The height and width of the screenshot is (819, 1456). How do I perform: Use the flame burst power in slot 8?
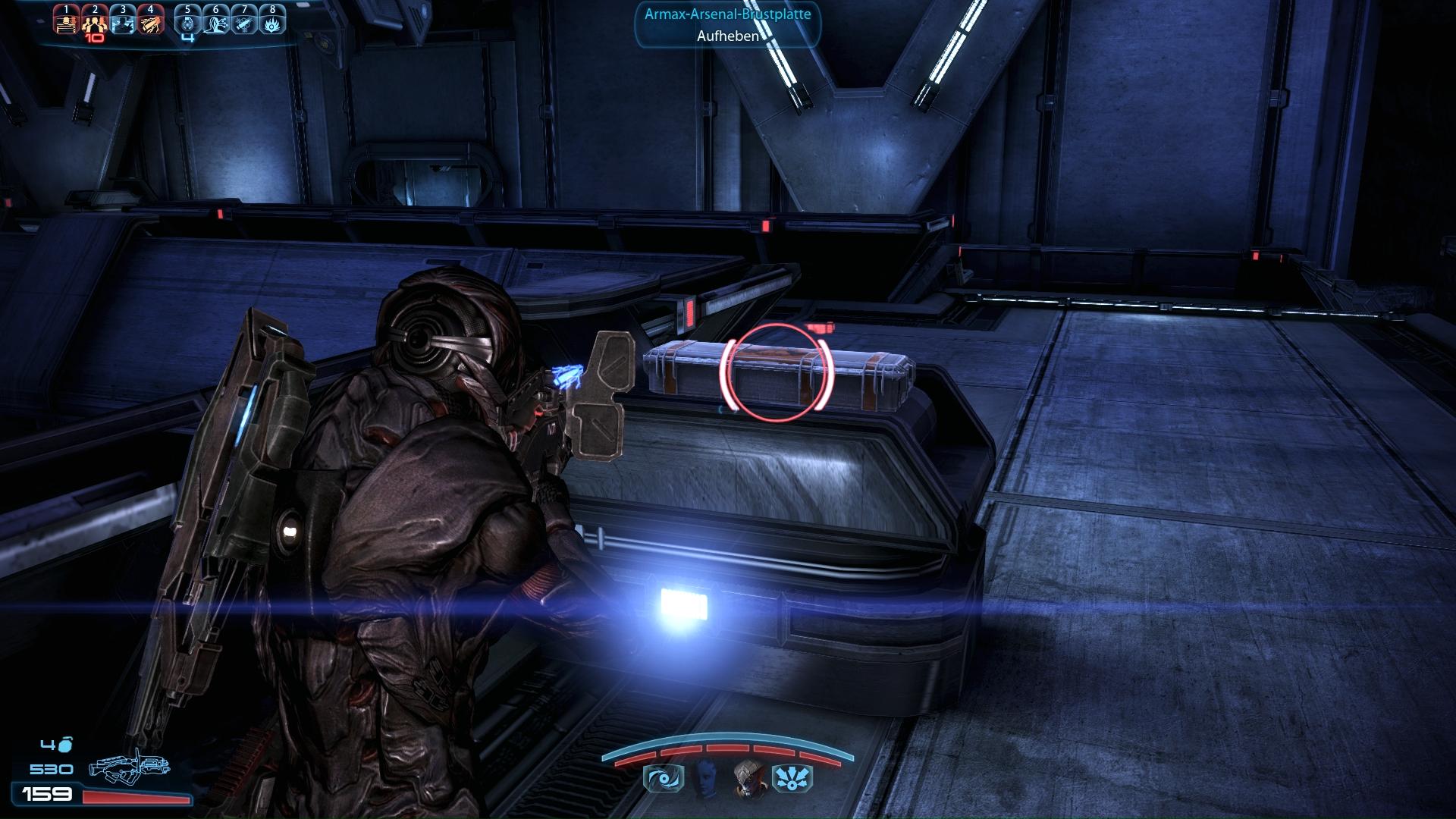[x=272, y=24]
